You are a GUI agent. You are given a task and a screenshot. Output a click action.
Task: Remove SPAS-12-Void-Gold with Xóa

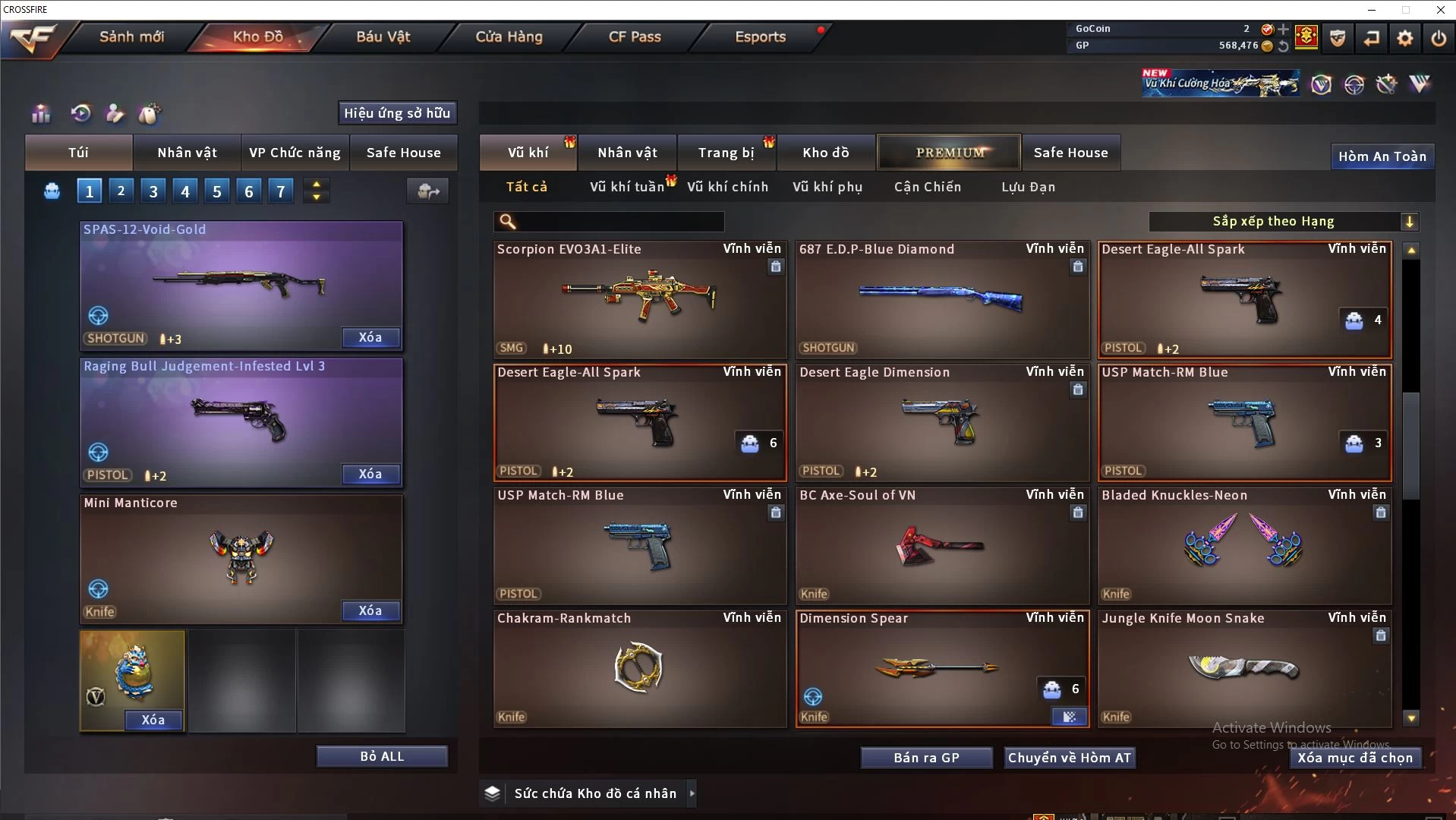(x=370, y=338)
